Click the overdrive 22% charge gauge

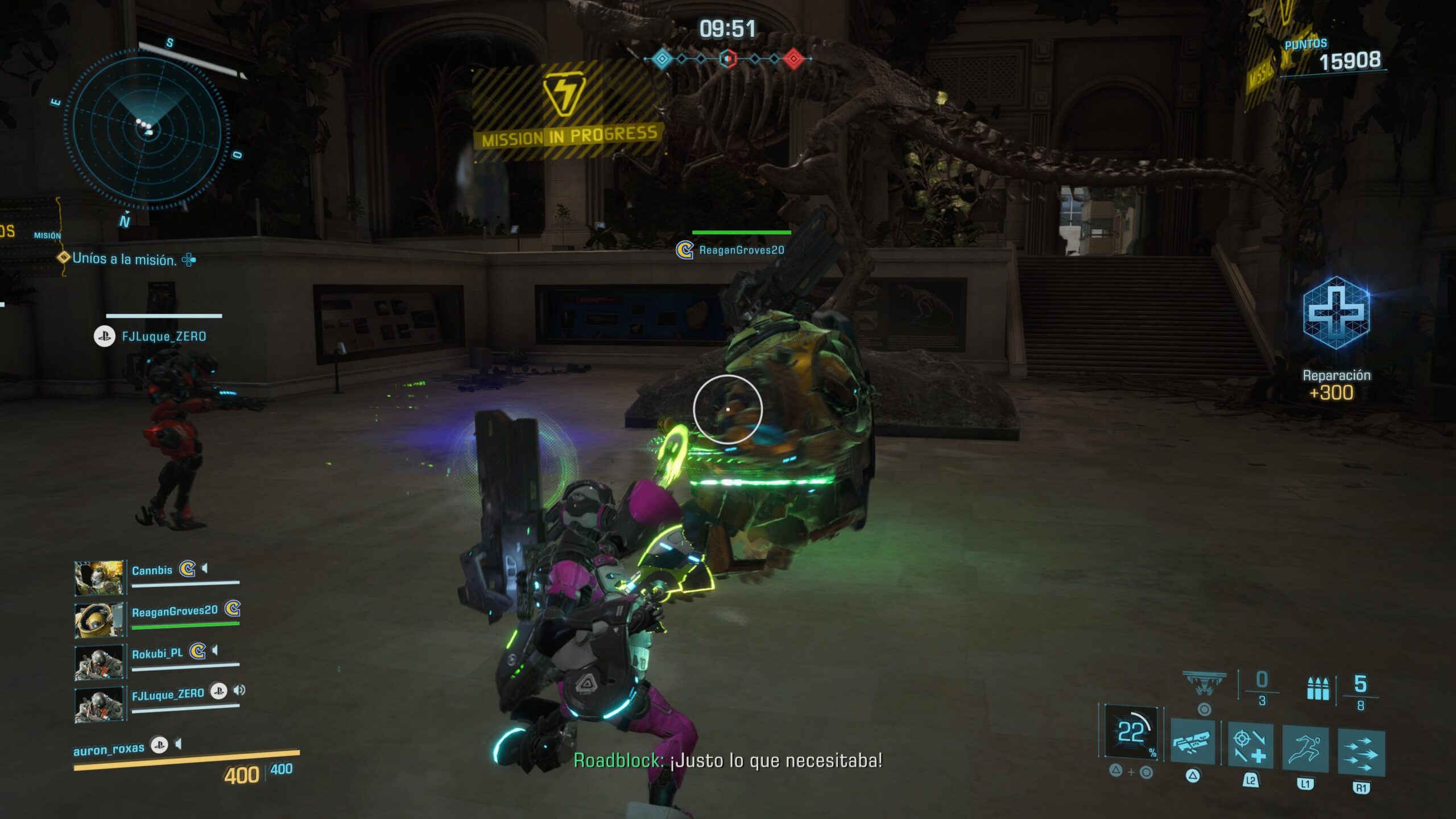click(x=1132, y=732)
